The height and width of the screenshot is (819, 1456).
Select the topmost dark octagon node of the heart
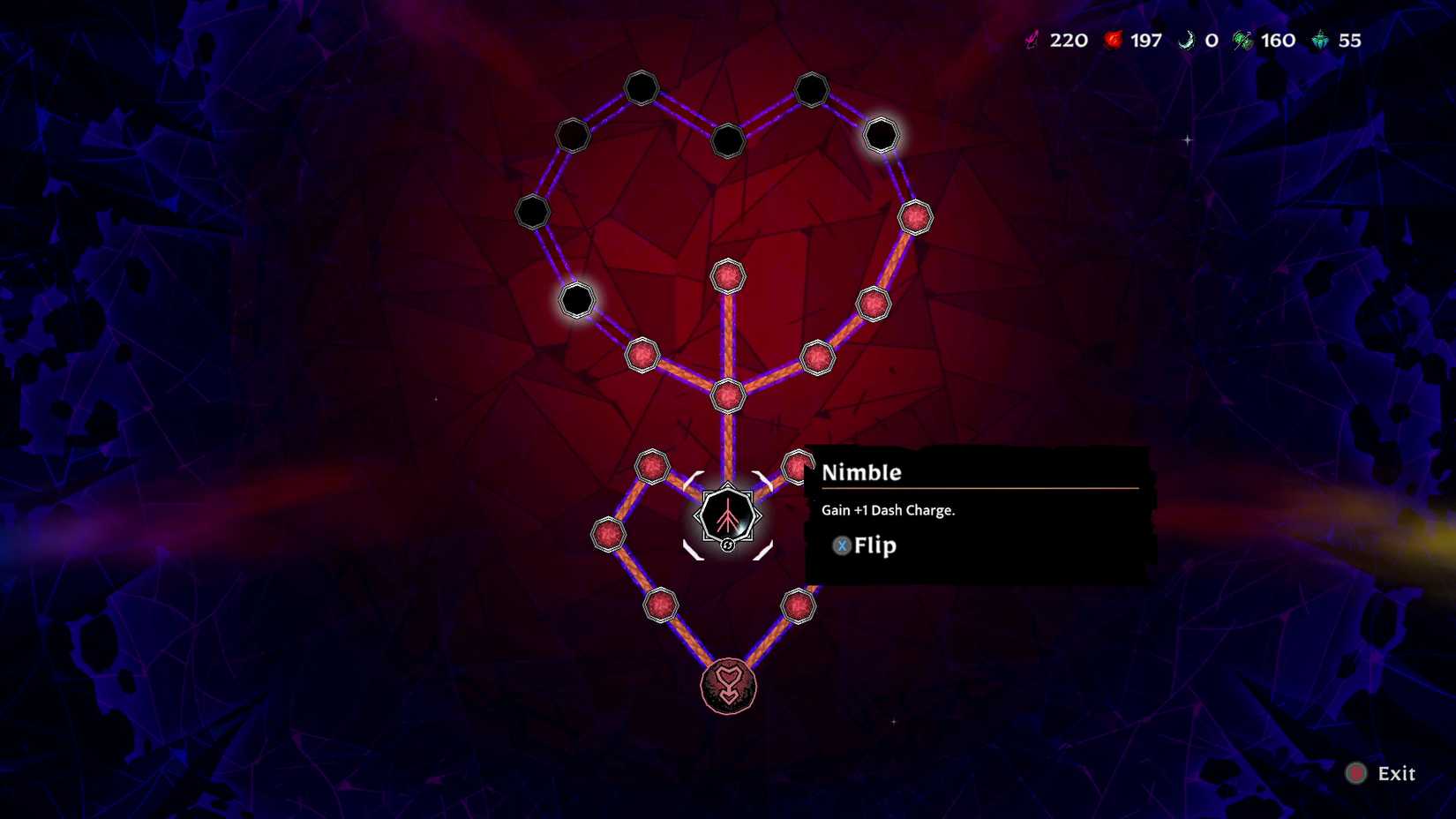642,88
